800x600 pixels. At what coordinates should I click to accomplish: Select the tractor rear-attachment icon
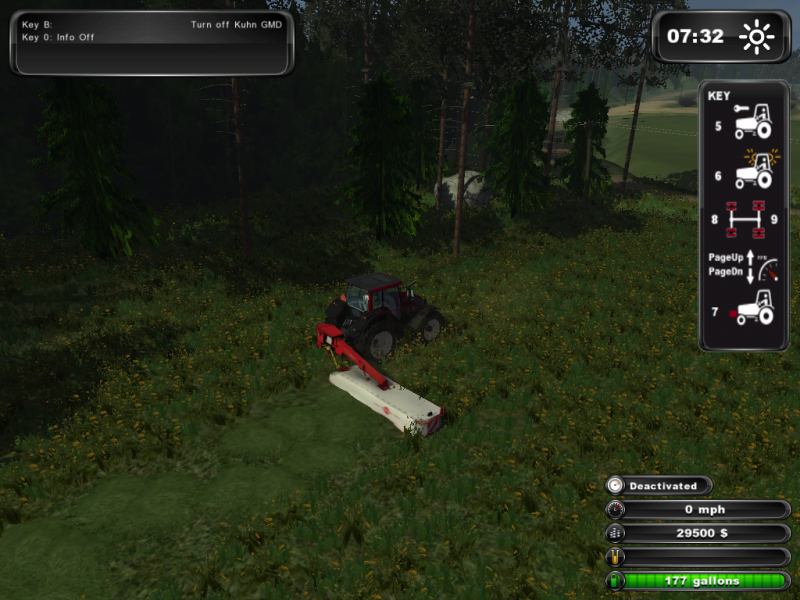(750, 310)
